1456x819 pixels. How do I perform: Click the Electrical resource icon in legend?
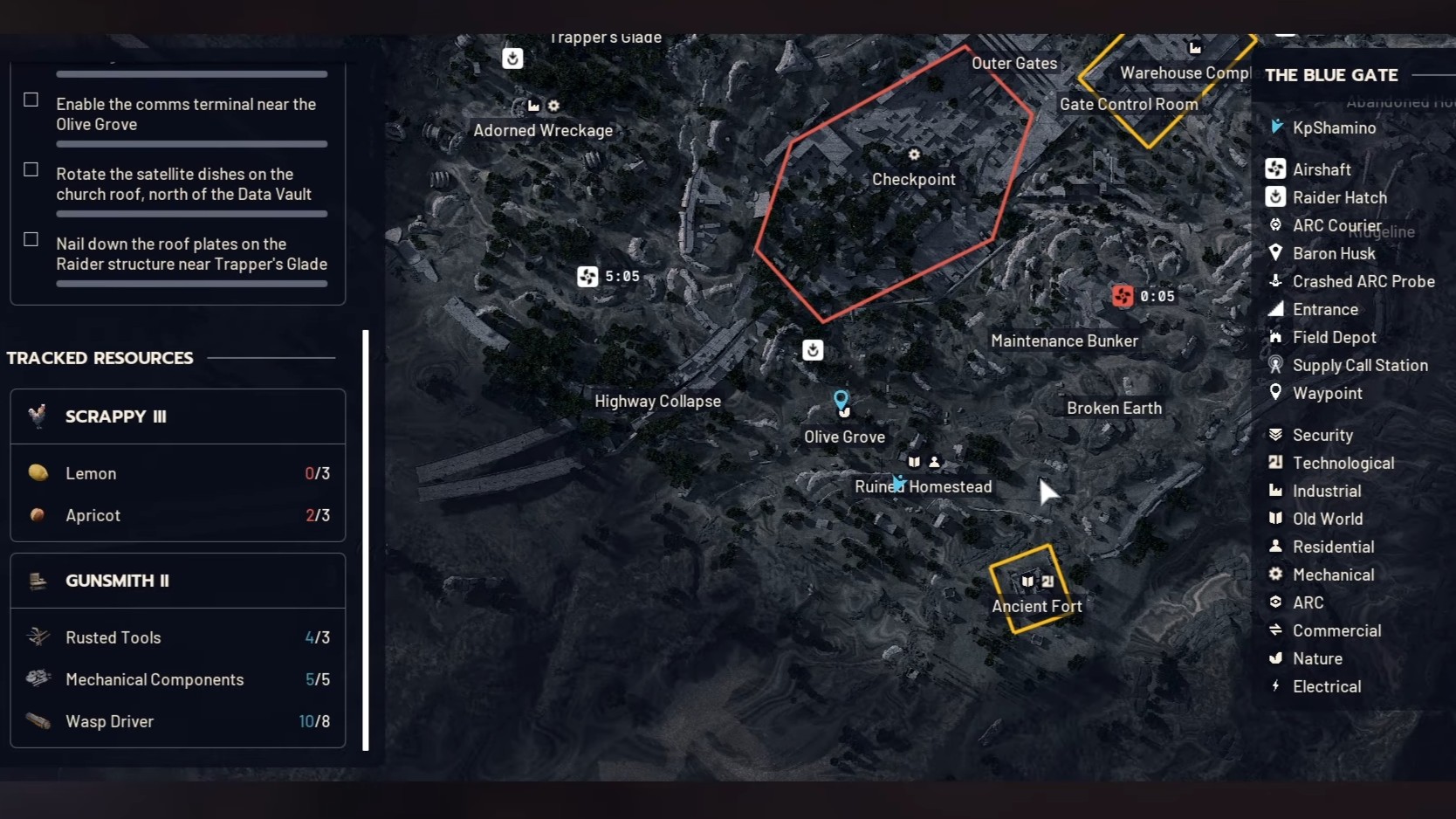(1275, 686)
